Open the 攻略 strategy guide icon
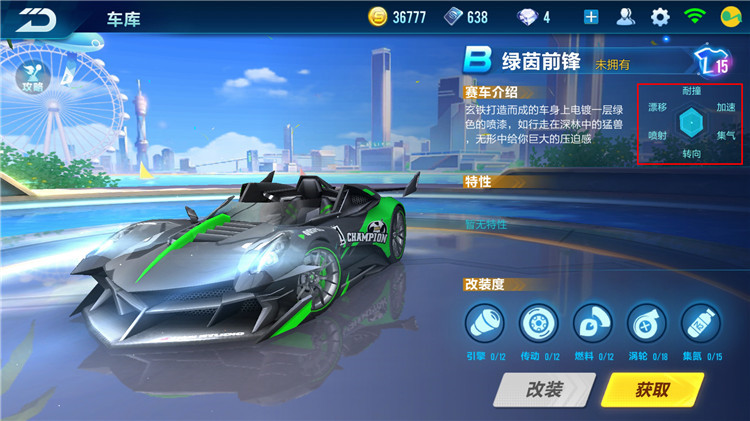This screenshot has height=421, width=750. click(x=29, y=71)
